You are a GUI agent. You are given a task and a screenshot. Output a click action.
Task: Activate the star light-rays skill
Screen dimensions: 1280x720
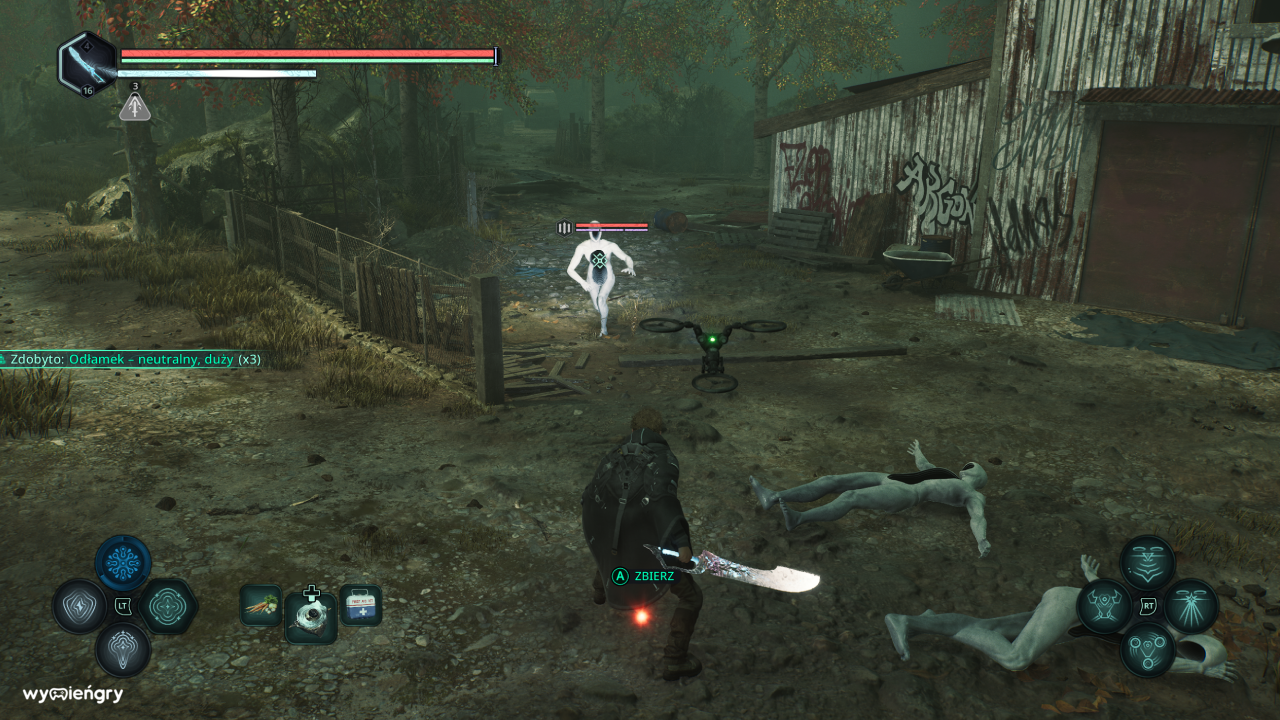click(1190, 606)
